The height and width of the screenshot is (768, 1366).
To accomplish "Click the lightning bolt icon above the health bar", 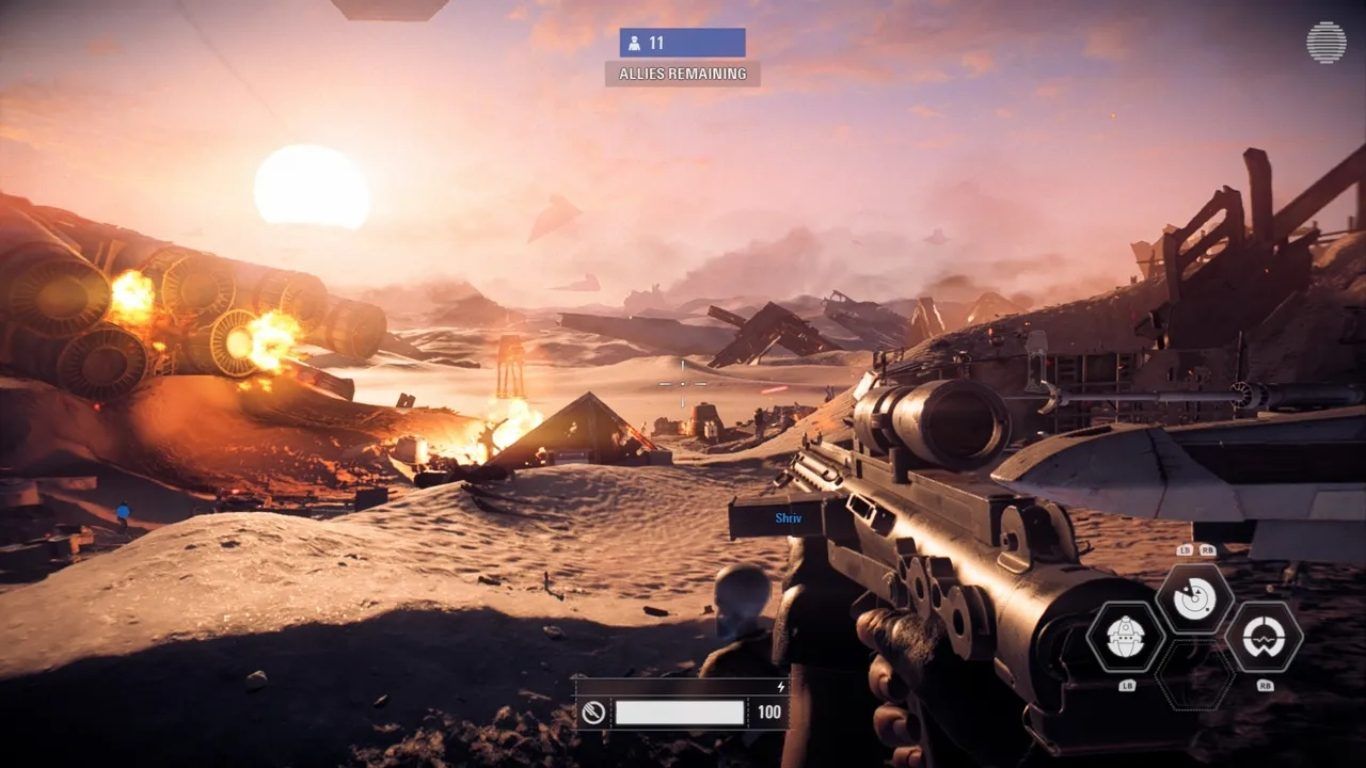I will pyautogui.click(x=781, y=687).
